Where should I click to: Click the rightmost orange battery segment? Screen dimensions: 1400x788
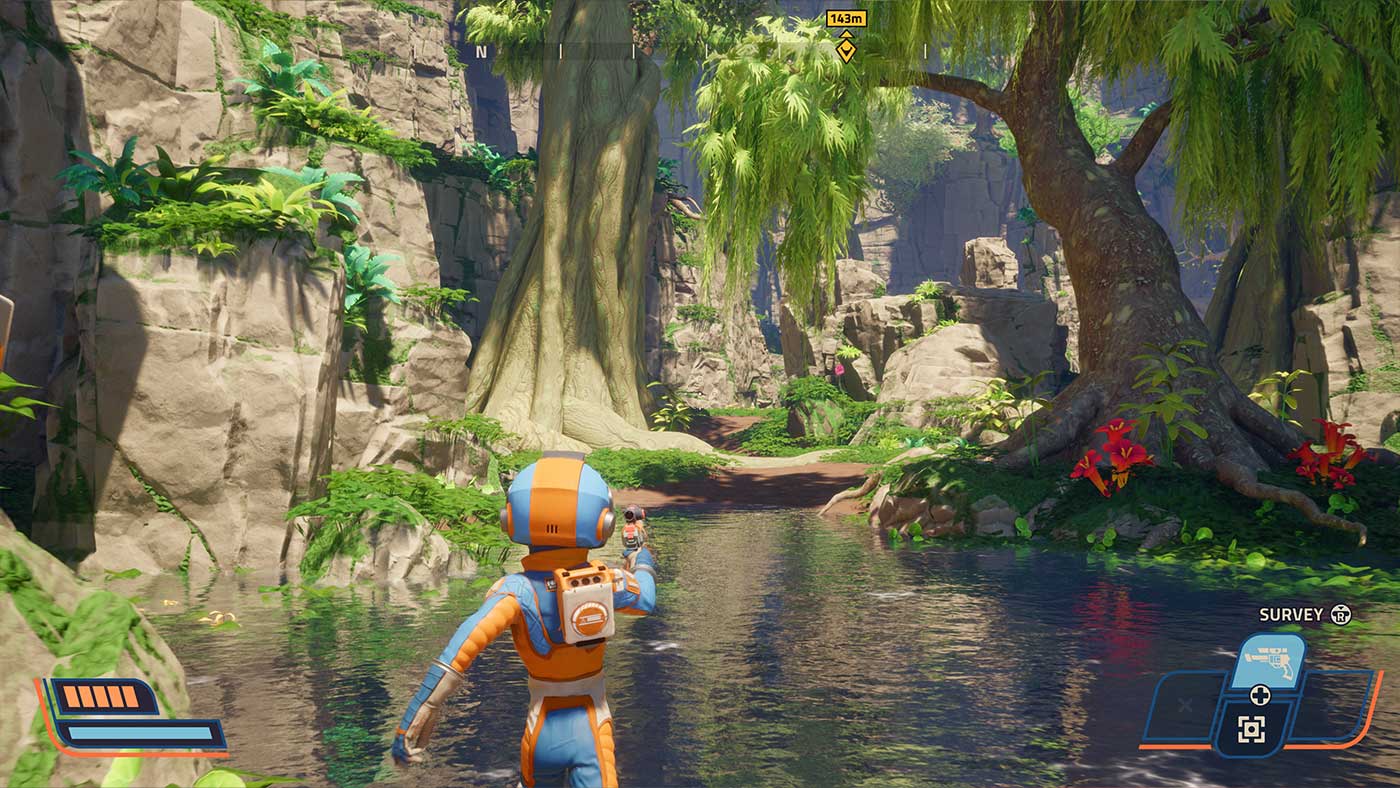(131, 696)
